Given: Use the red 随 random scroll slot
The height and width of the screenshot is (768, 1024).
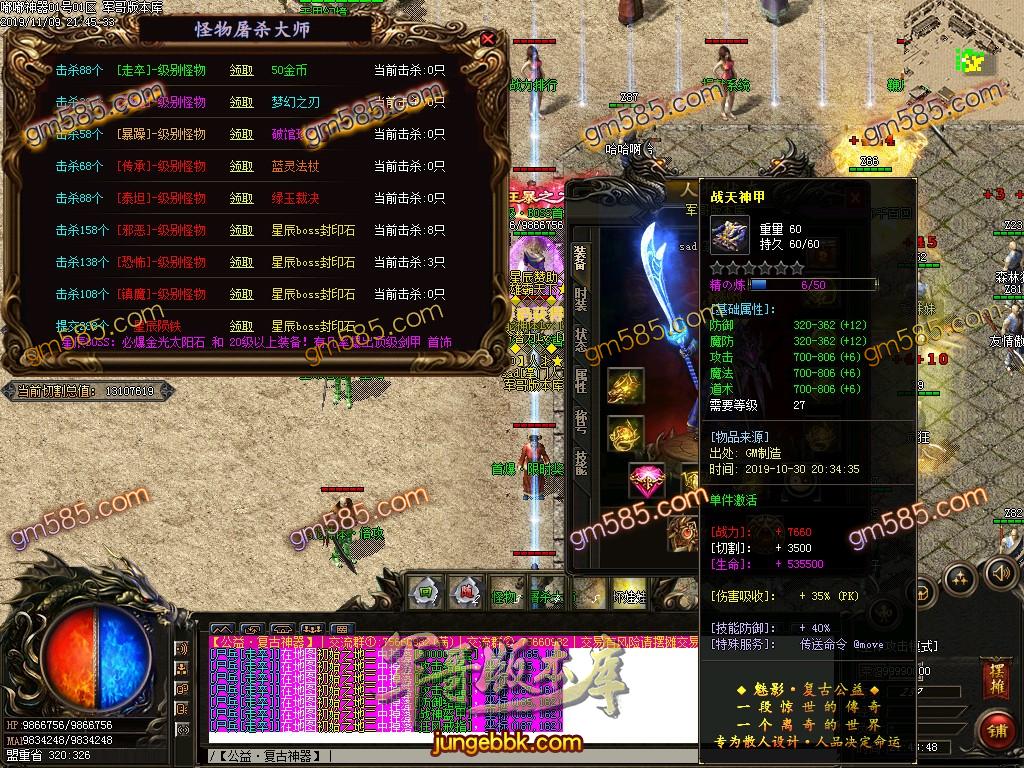Looking at the screenshot, I should click(x=465, y=591).
